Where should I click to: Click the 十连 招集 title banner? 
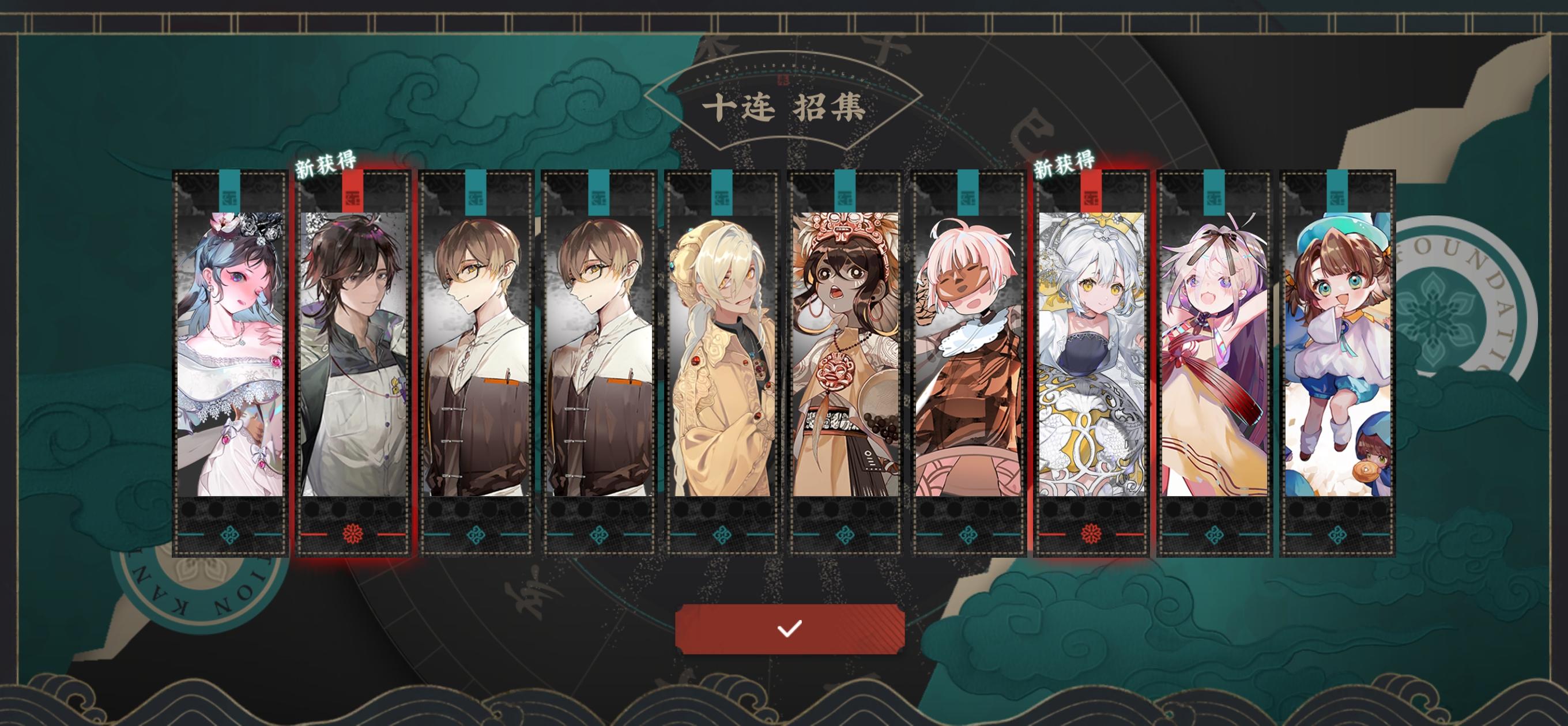(784, 108)
